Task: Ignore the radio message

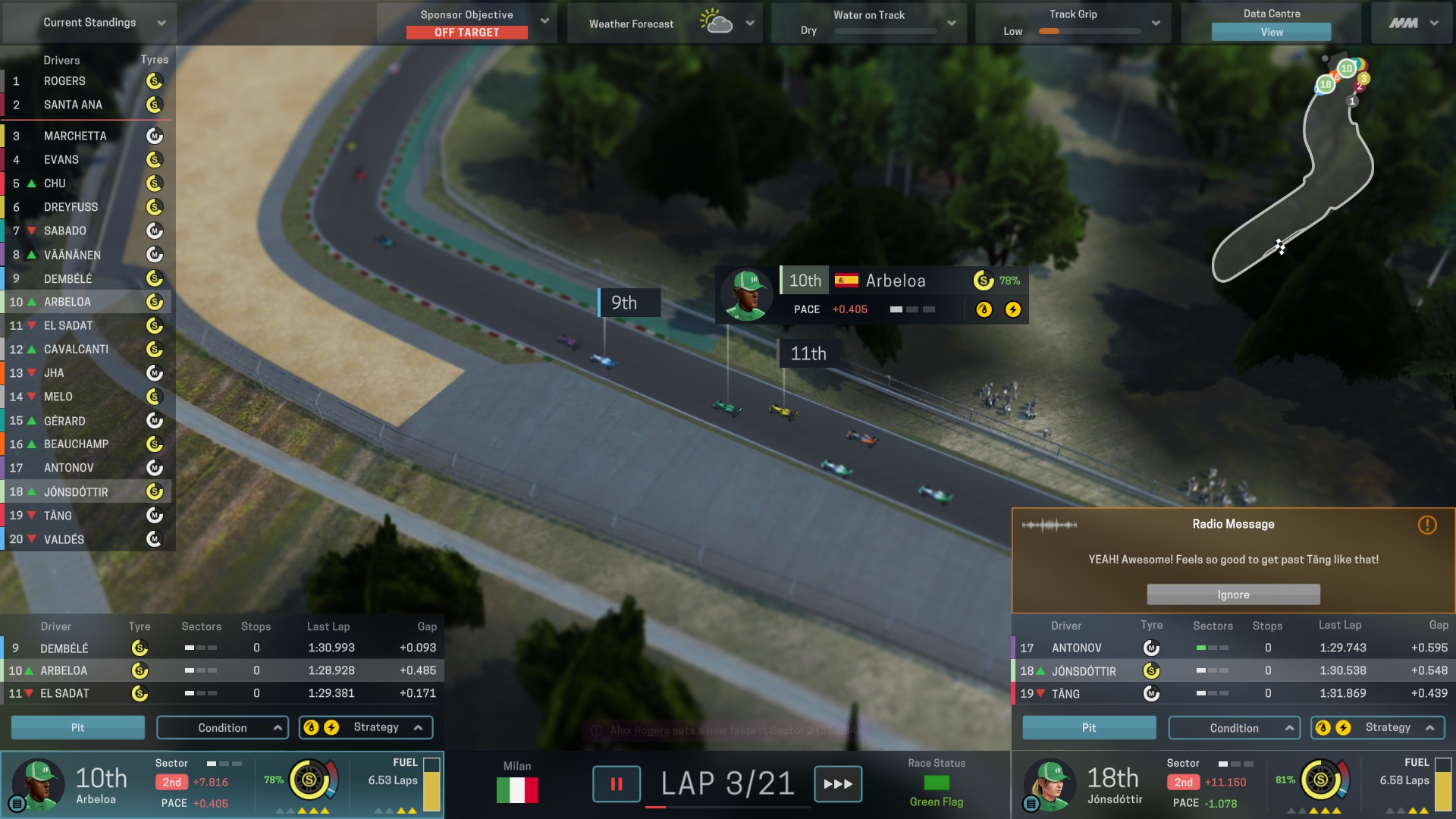Action: point(1233,595)
